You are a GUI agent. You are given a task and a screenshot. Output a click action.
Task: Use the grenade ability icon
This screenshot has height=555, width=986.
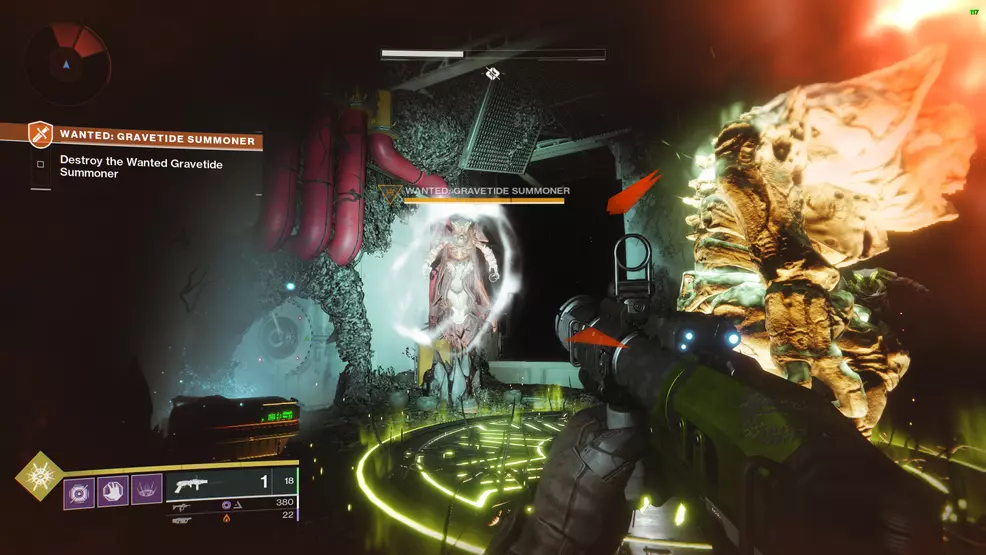pos(80,492)
